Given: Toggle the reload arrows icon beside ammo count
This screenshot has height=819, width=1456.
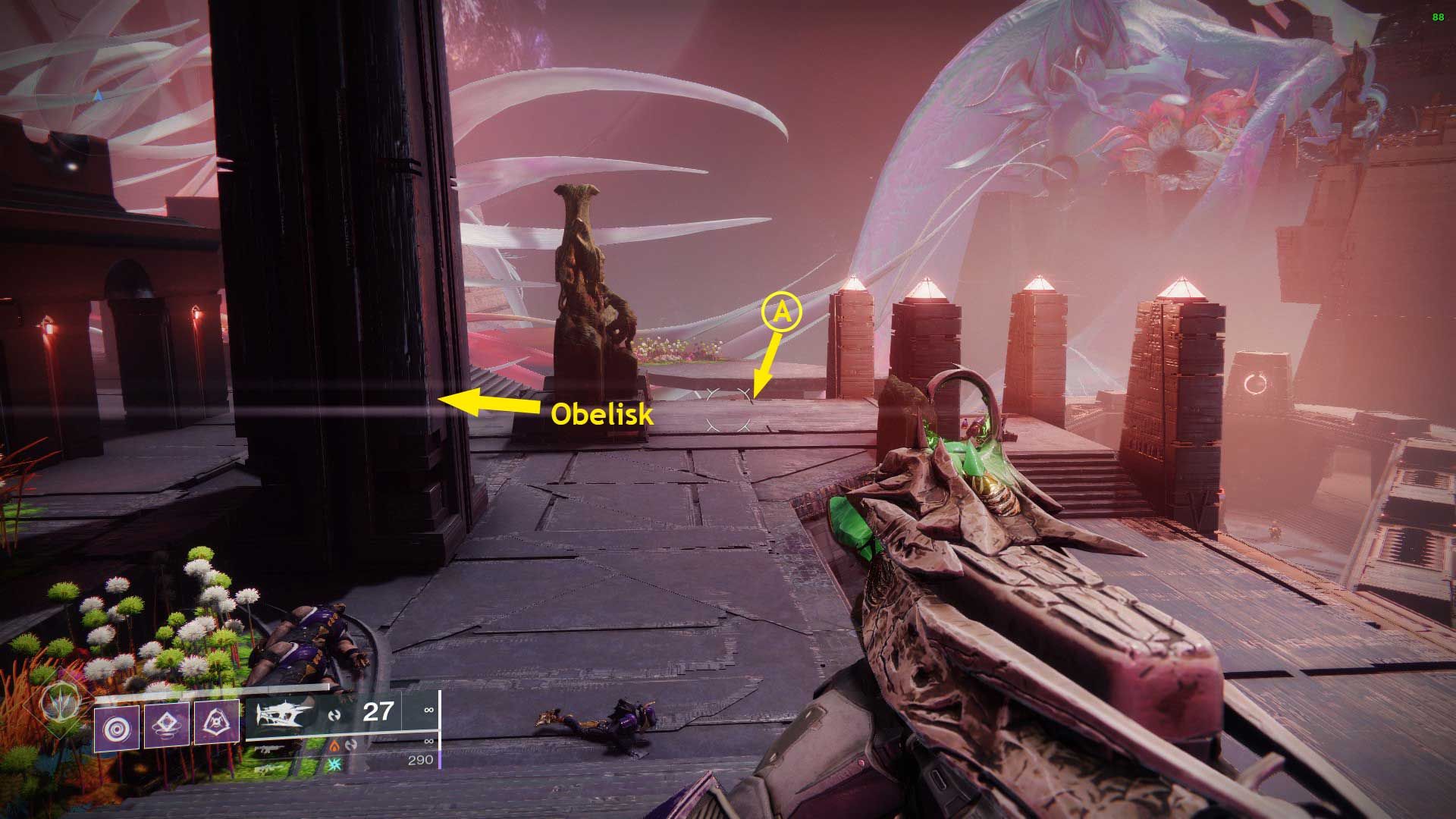Looking at the screenshot, I should tap(335, 715).
